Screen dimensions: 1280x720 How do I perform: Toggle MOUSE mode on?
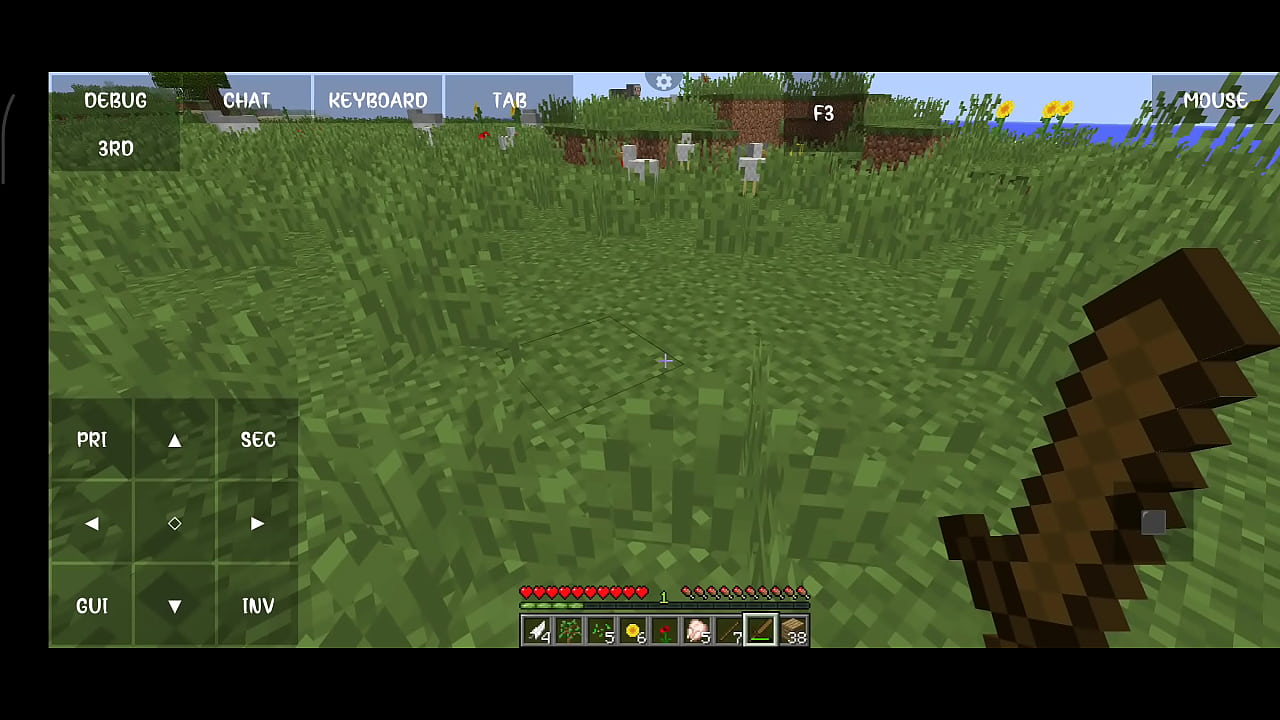pos(1215,100)
